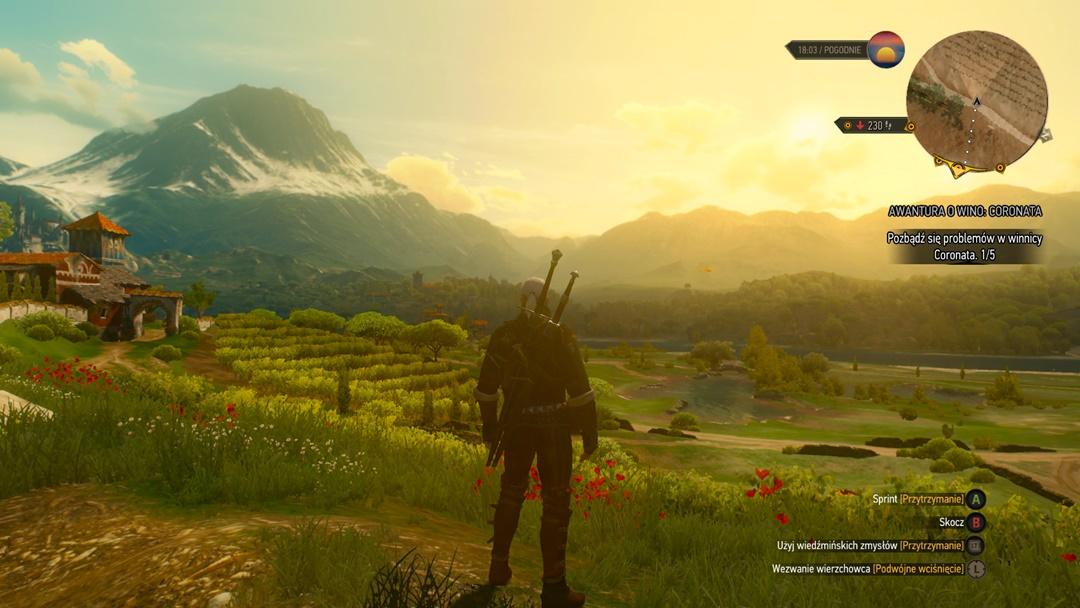Click the grey signpost marker on minimap edge
Screen dimensions: 1080x608
(1045, 135)
